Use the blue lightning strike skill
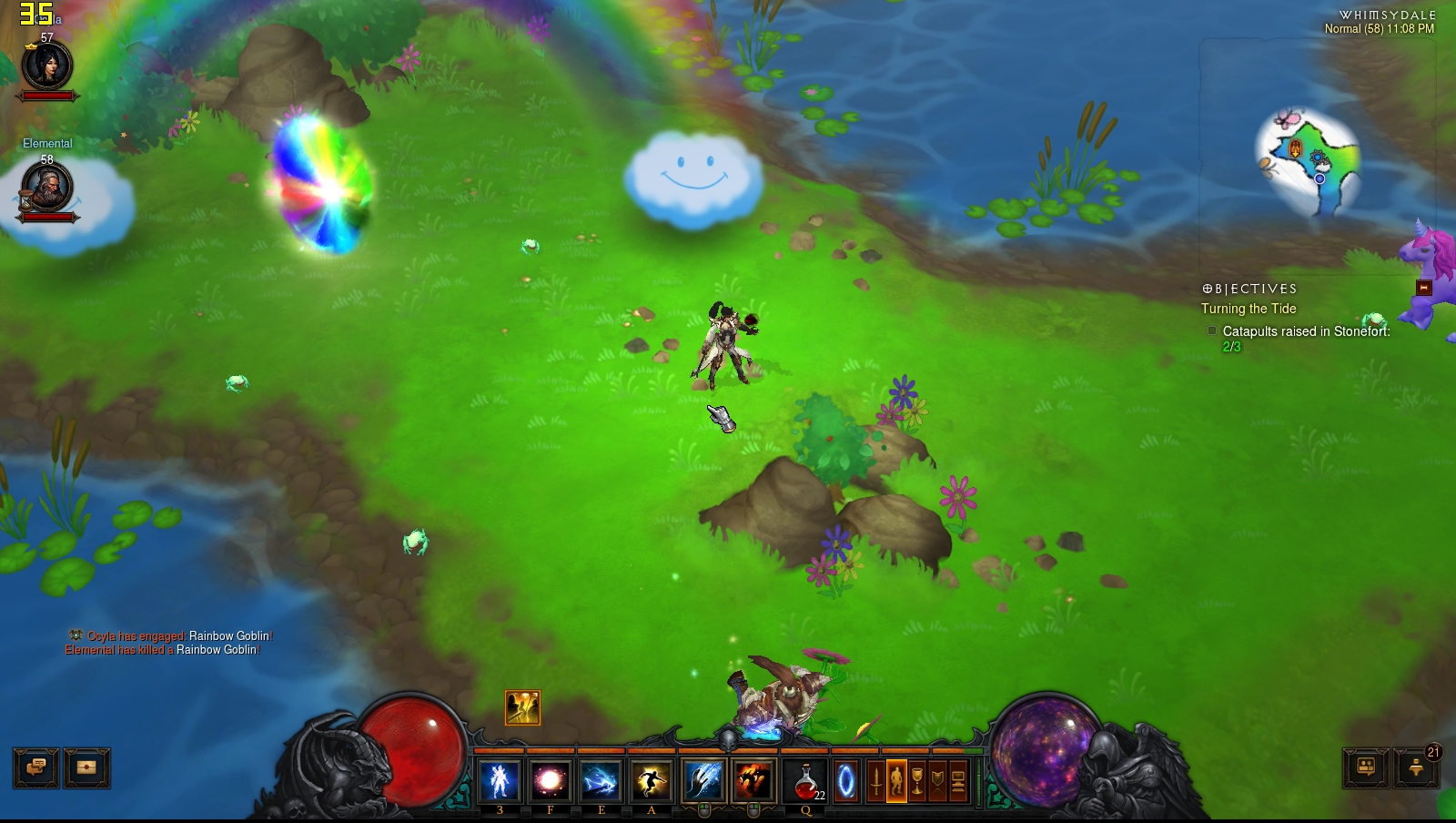This screenshot has width=1456, height=823. 601,781
